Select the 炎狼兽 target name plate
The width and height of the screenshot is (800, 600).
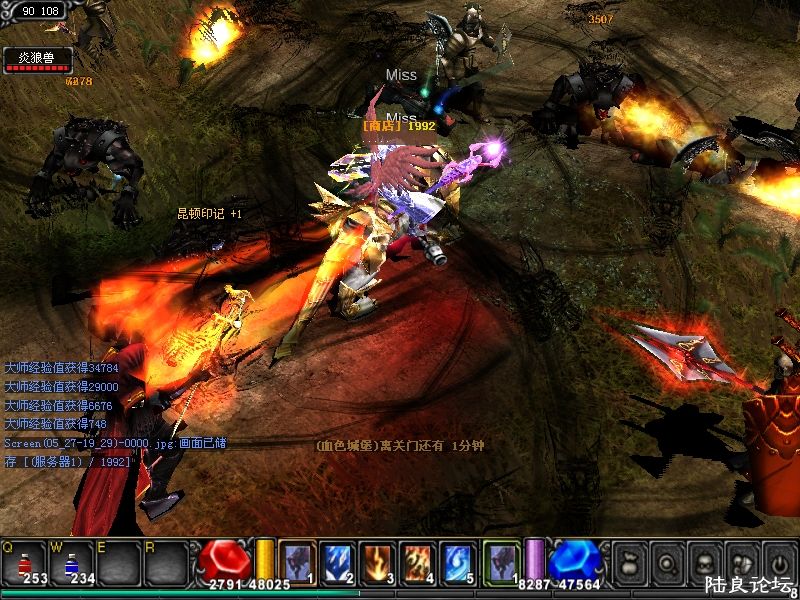(x=36, y=58)
